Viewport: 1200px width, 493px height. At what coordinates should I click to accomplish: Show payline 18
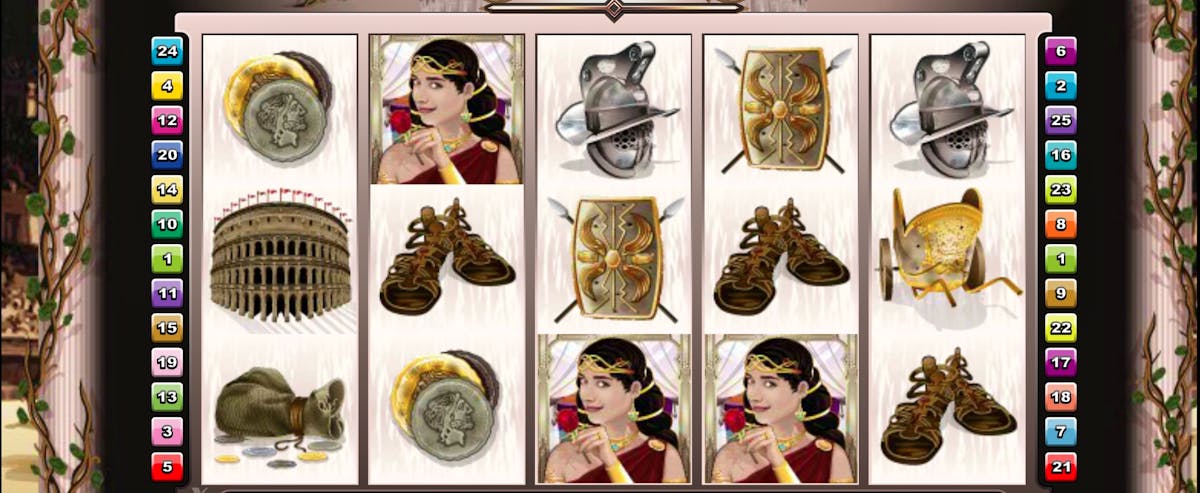click(x=1060, y=397)
